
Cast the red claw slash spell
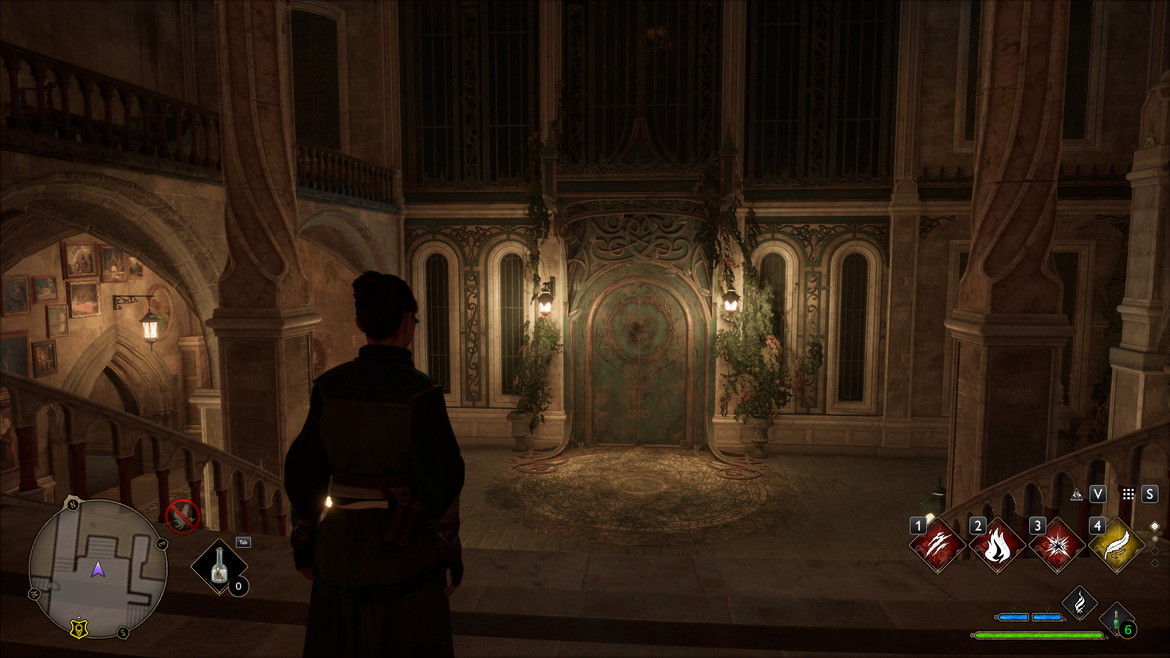(x=937, y=545)
